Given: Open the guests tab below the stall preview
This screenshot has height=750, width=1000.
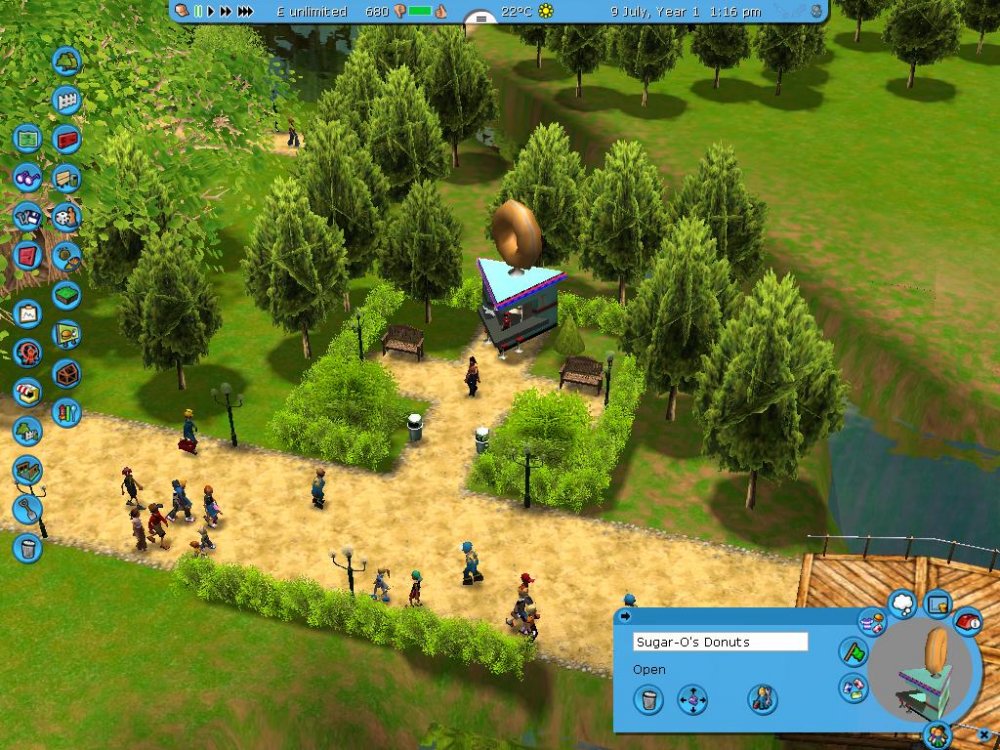Looking at the screenshot, I should click(x=937, y=735).
